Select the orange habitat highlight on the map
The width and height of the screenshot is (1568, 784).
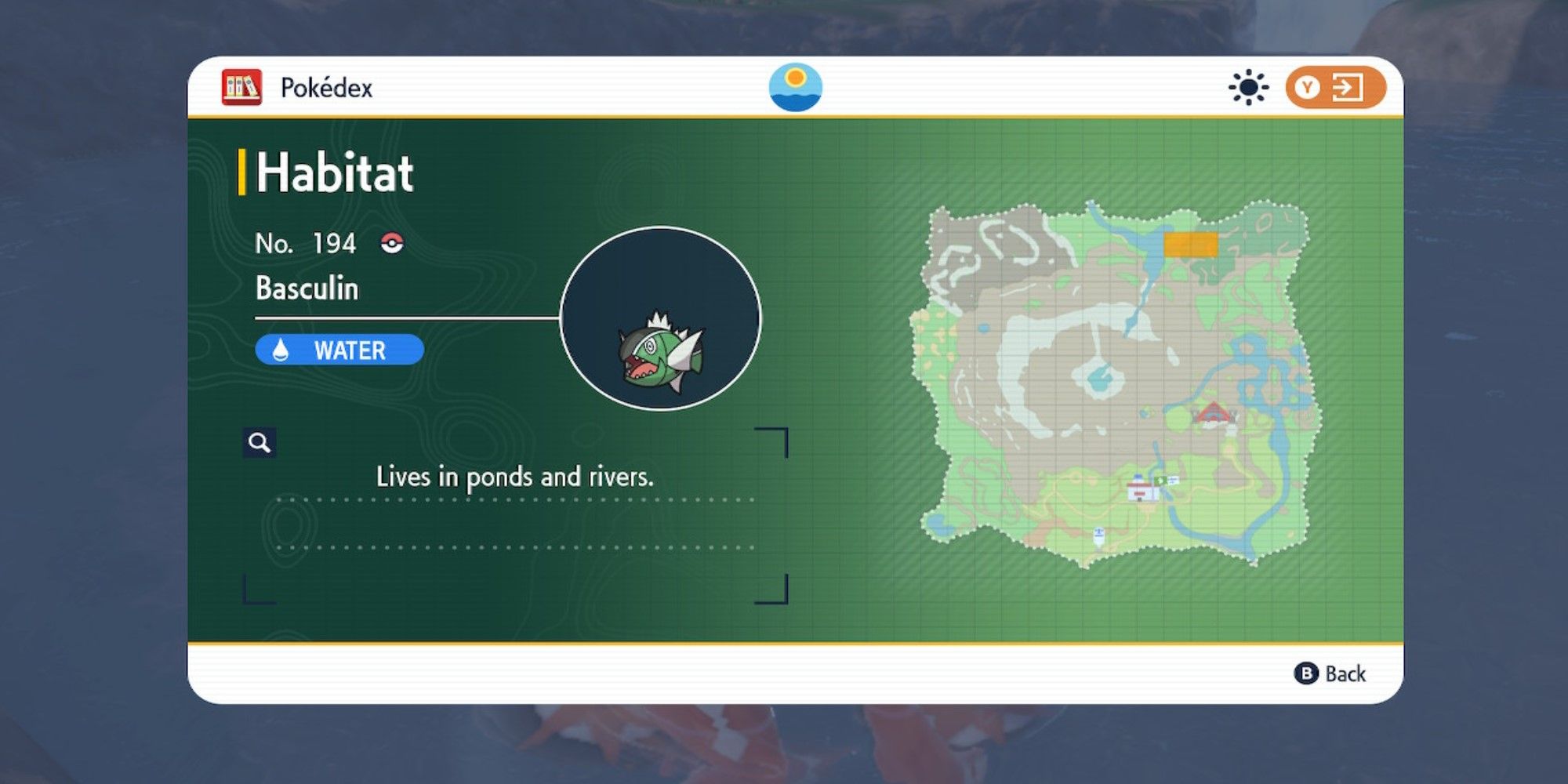coord(1191,245)
